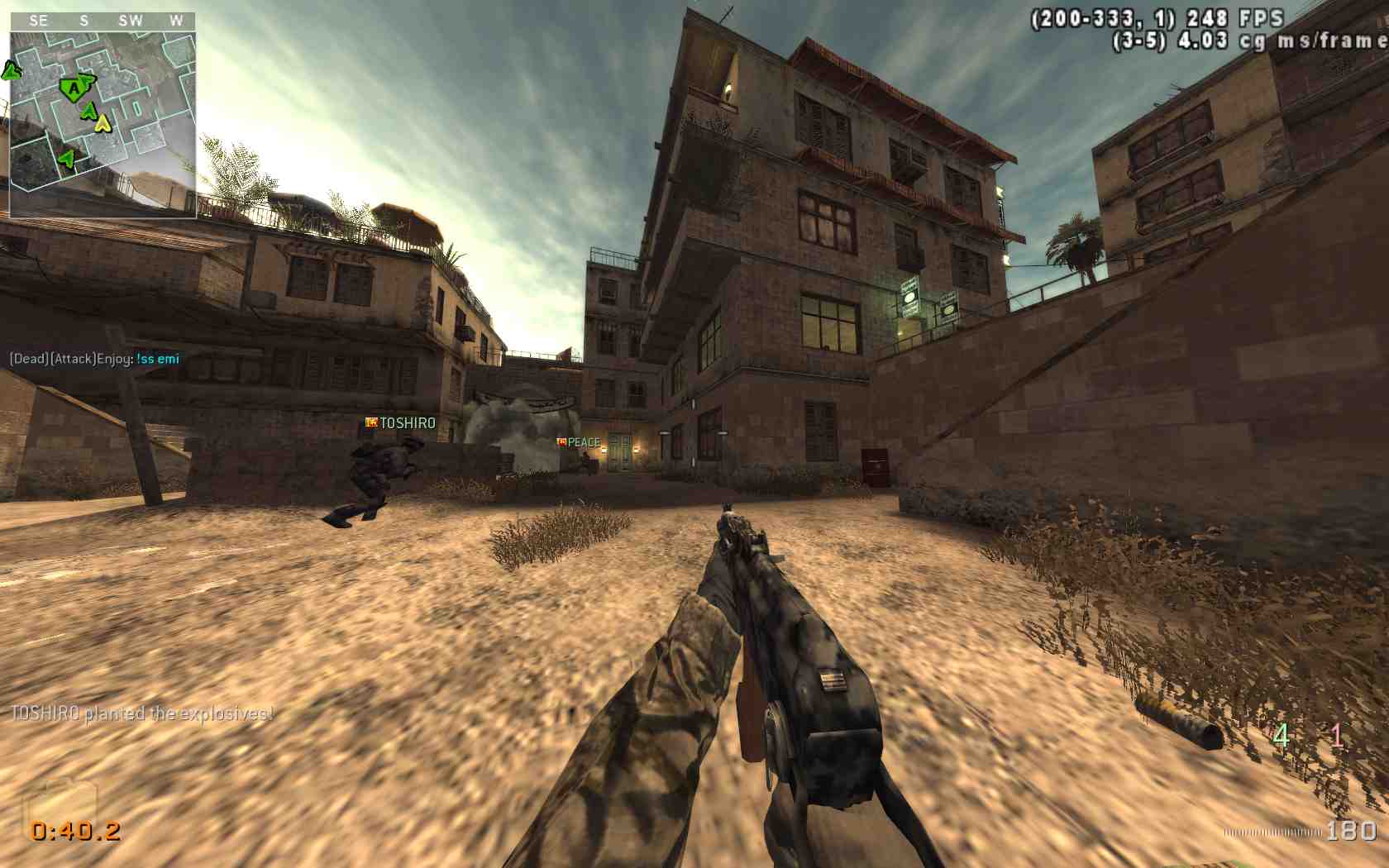Select the PEACE teammate name tag
The image size is (1389, 868).
579,443
